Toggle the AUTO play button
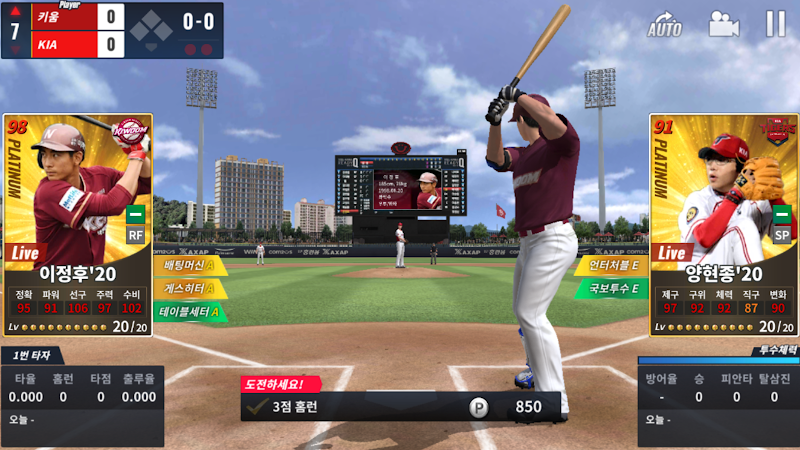 (x=665, y=25)
